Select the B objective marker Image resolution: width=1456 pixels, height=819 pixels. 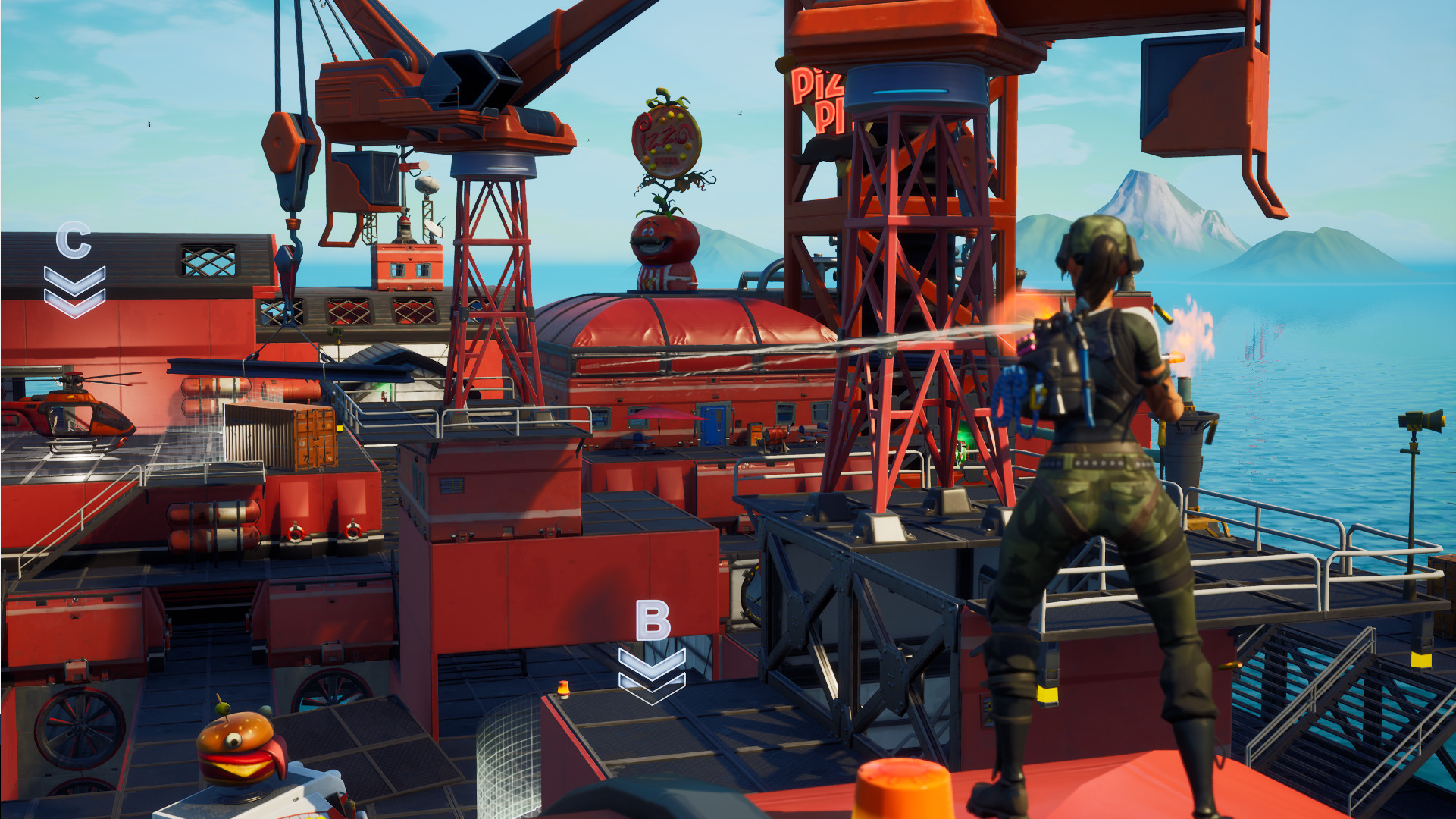point(653,651)
